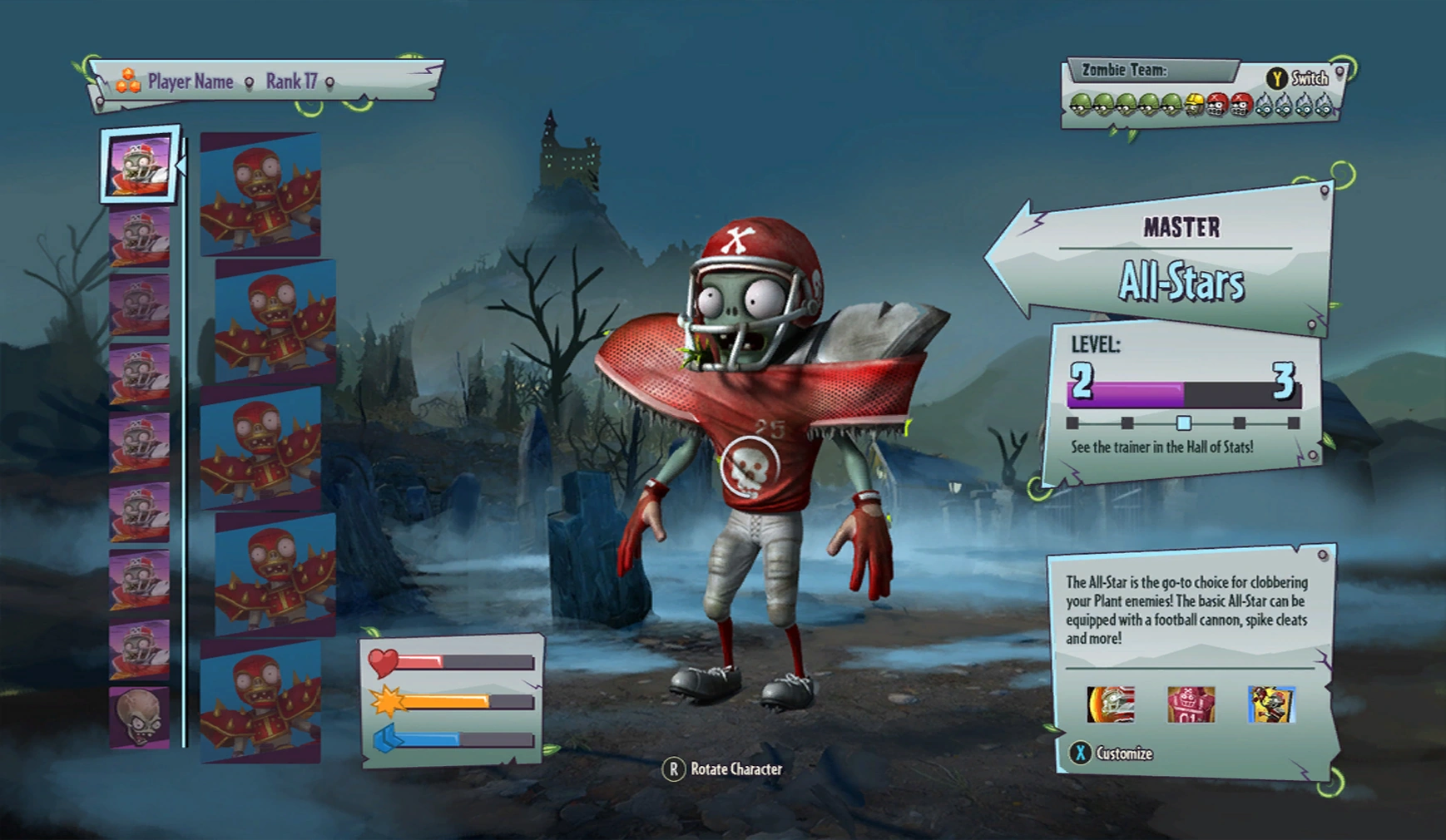The image size is (1446, 840).
Task: Select the highlighted All-Star portrait thumbnail
Action: [x=139, y=166]
